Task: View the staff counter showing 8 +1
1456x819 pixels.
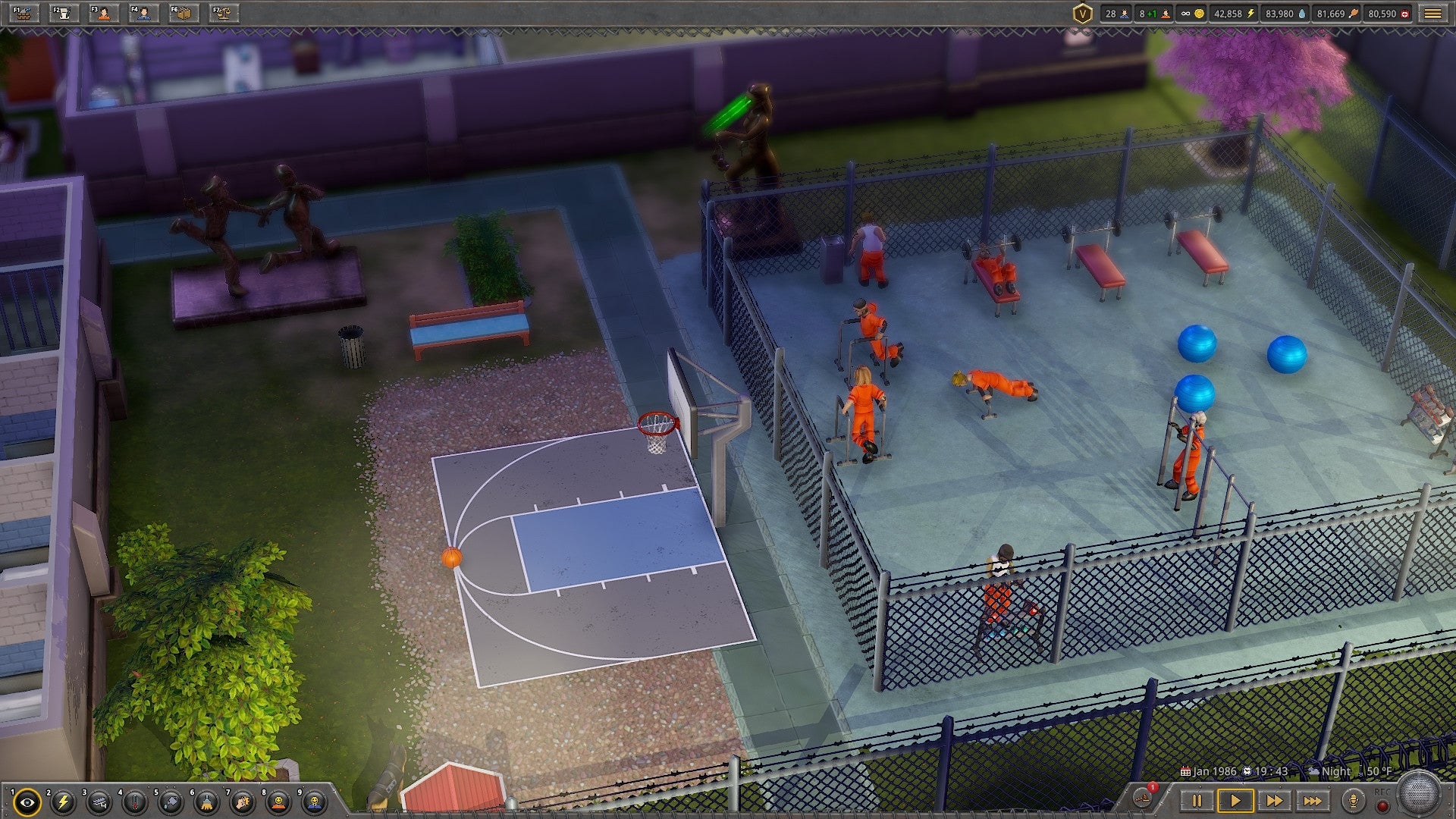Action: pyautogui.click(x=1155, y=13)
